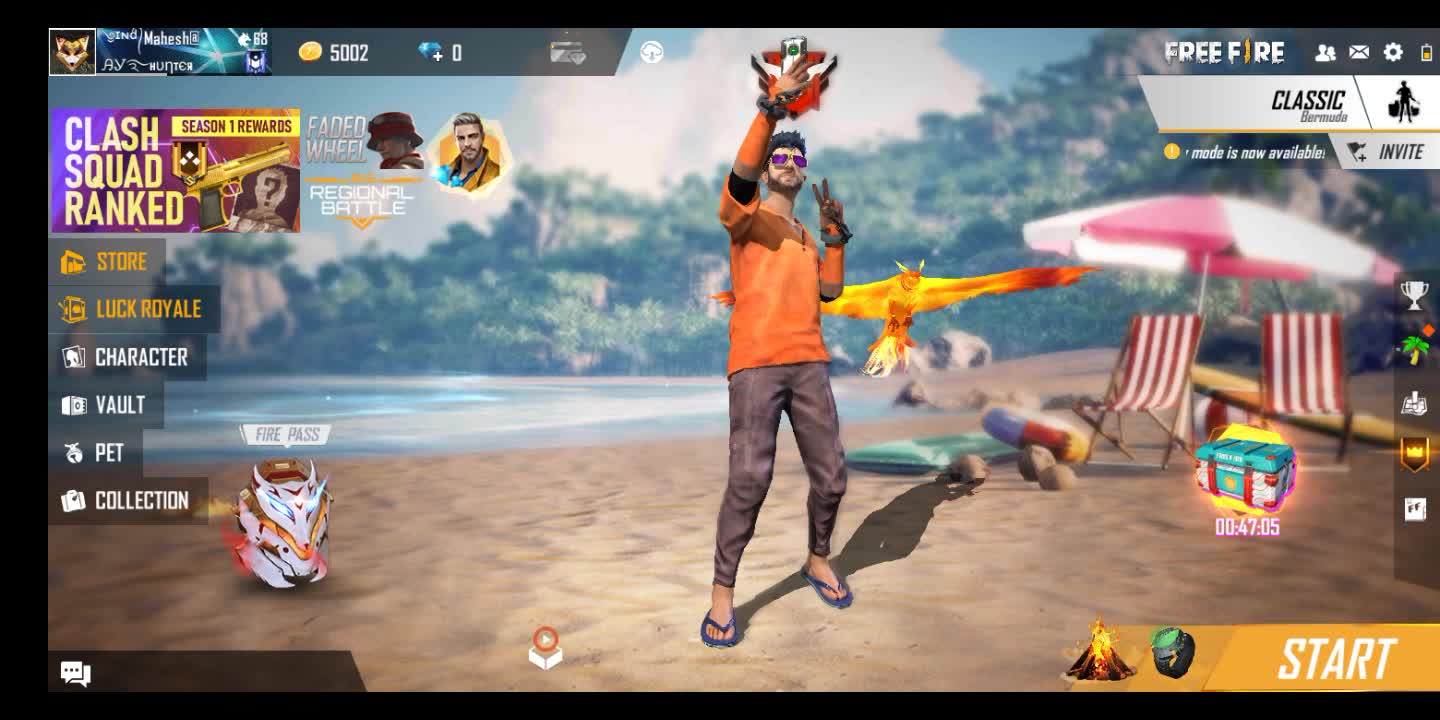Open the chat speech bubble
The image size is (1440, 720).
point(76,673)
